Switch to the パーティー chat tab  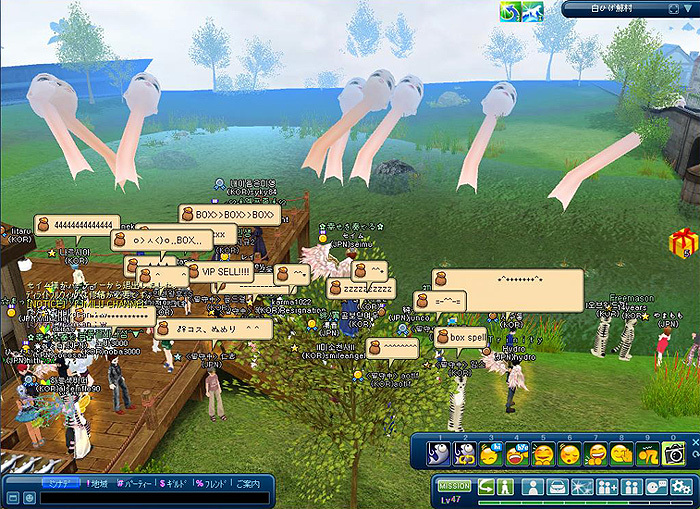click(x=135, y=484)
